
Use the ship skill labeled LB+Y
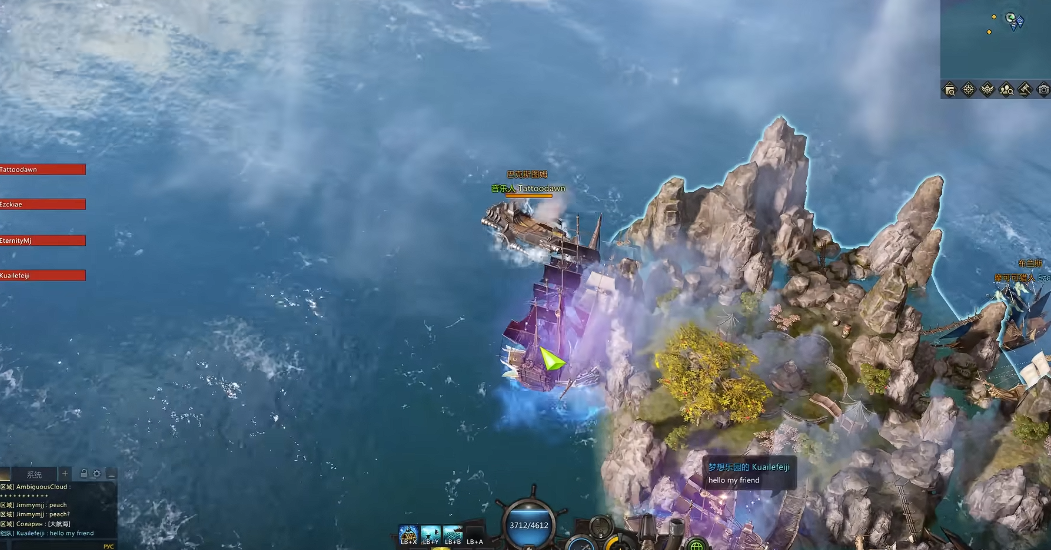click(x=431, y=534)
